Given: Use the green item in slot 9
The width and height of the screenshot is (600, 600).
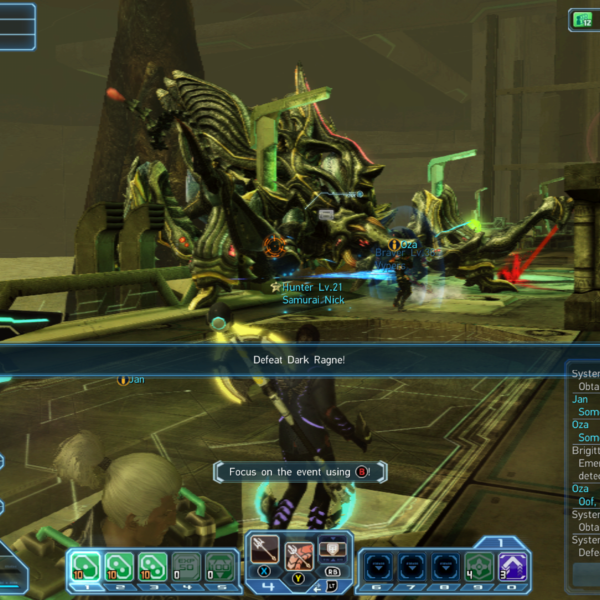Looking at the screenshot, I should coord(477,566).
